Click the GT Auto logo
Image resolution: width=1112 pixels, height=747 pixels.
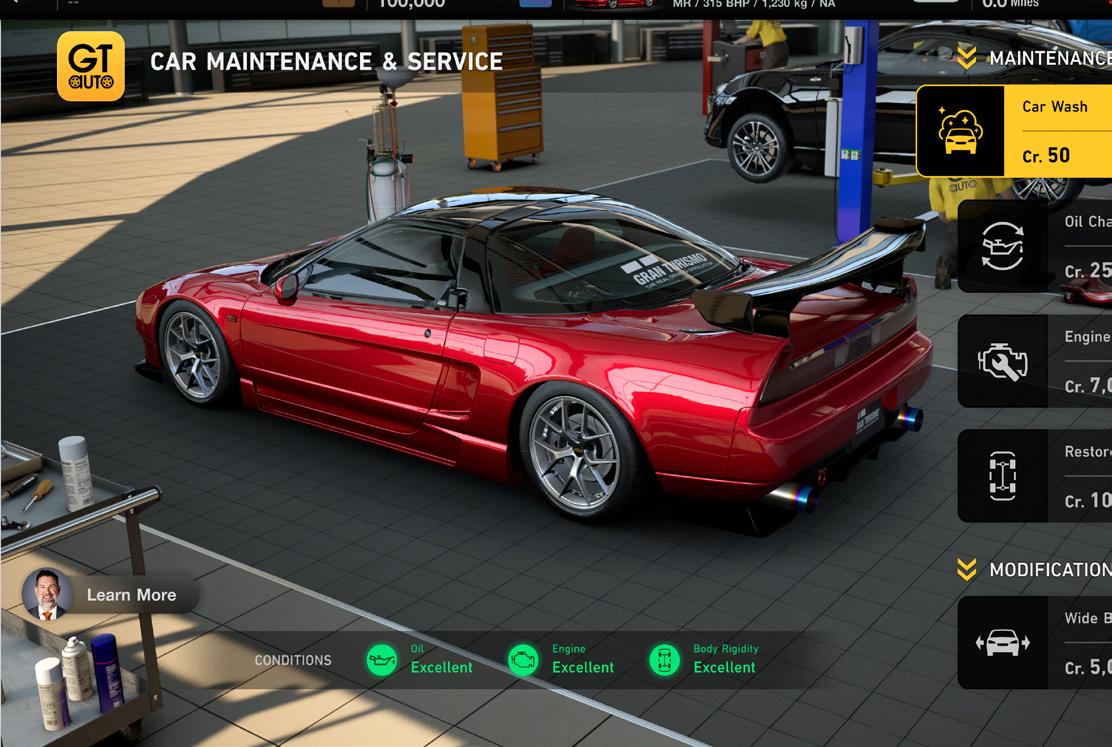[x=91, y=66]
